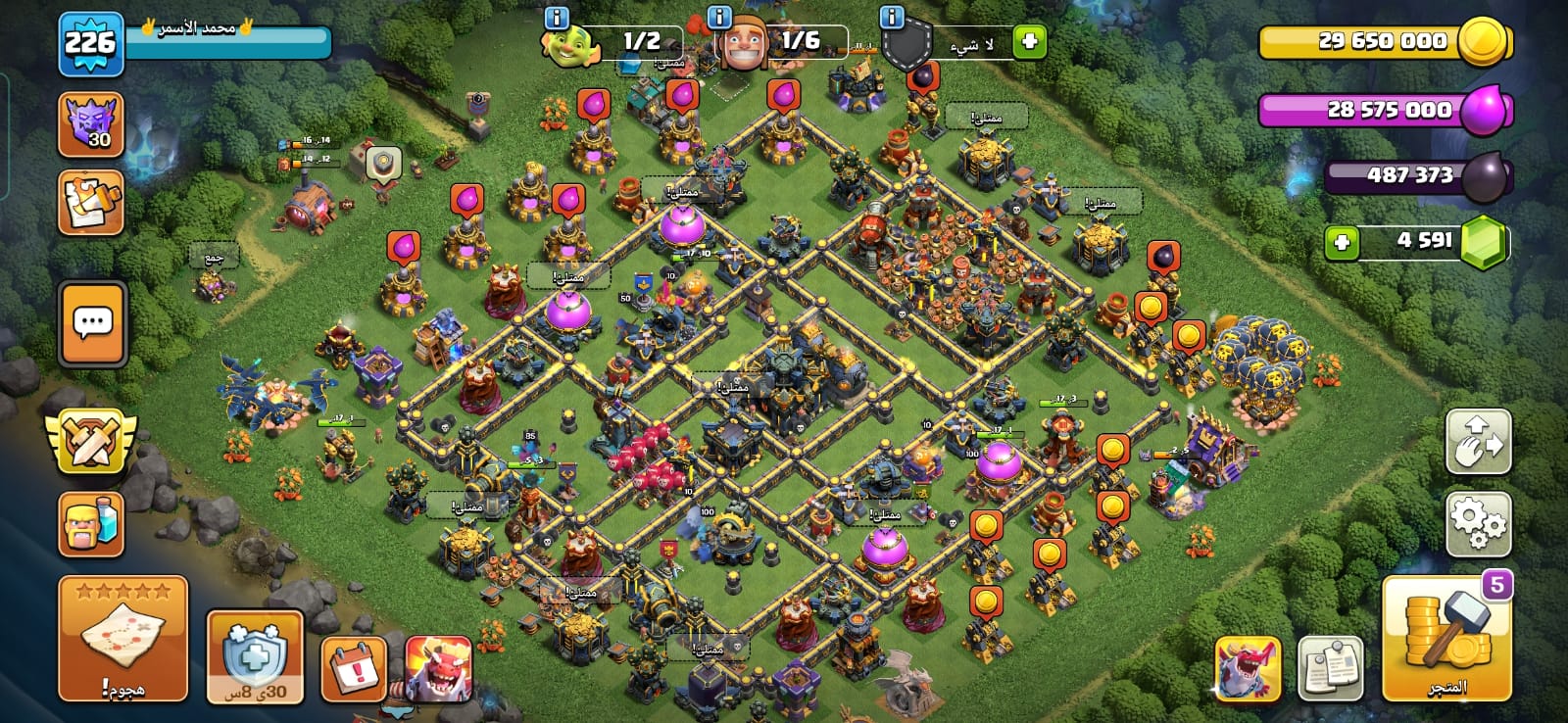Open the gear Settings button
The image size is (1568, 723).
(x=1478, y=523)
